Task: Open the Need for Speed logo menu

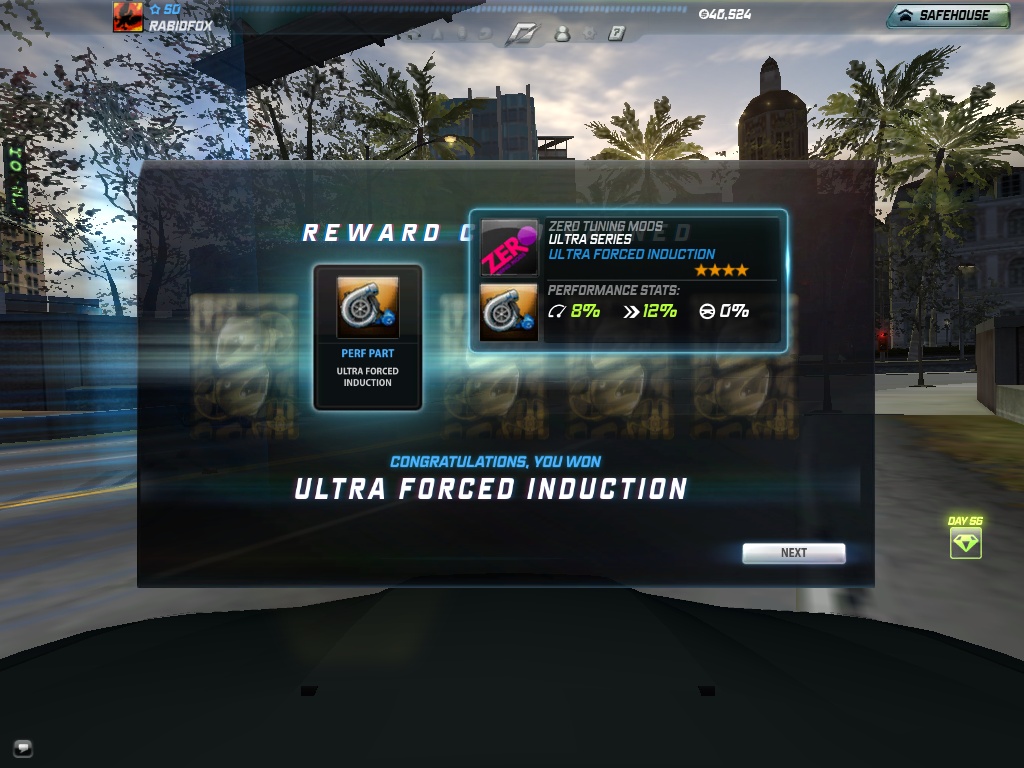Action: [x=522, y=33]
